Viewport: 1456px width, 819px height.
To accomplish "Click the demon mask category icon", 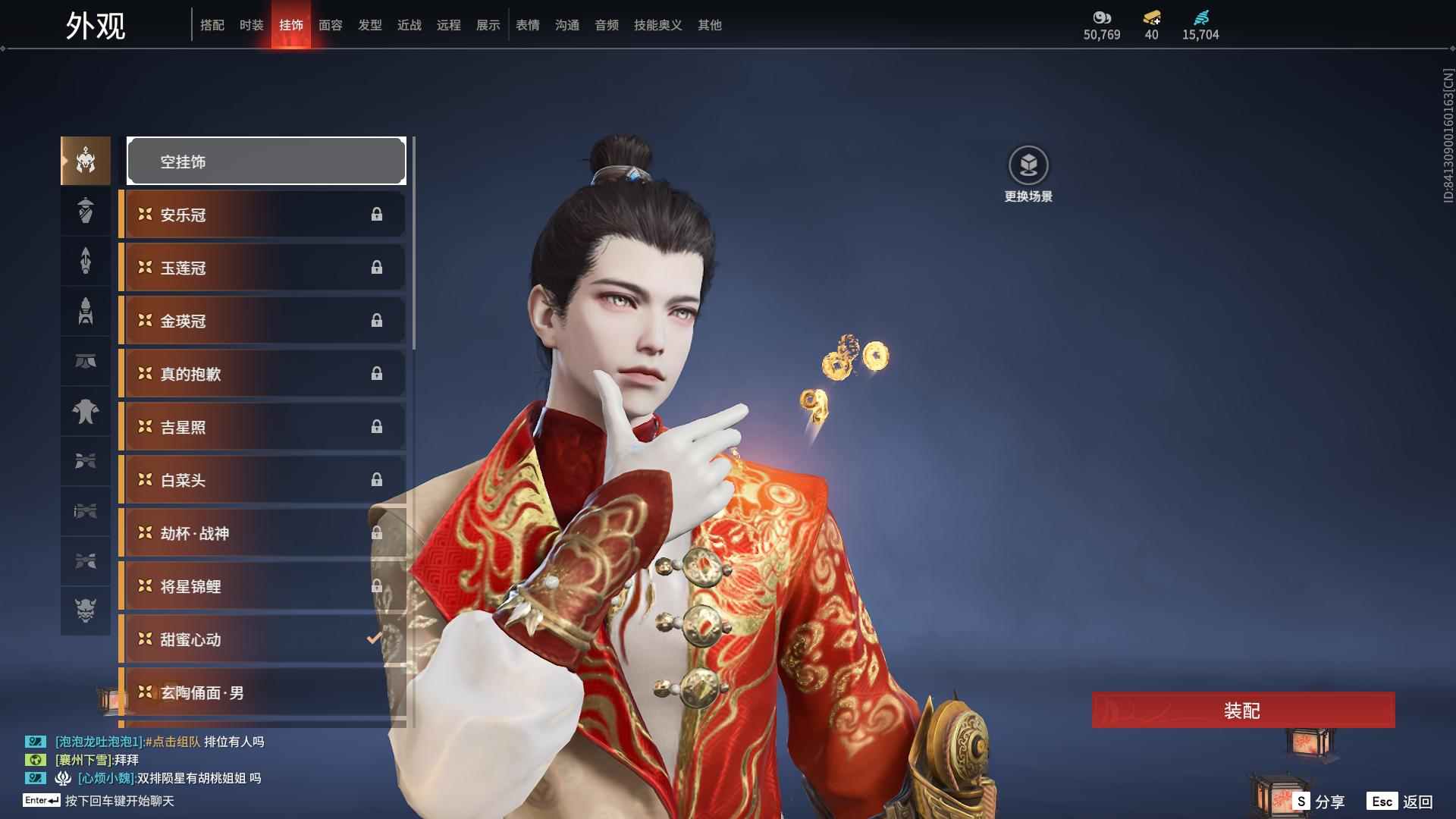I will click(85, 610).
